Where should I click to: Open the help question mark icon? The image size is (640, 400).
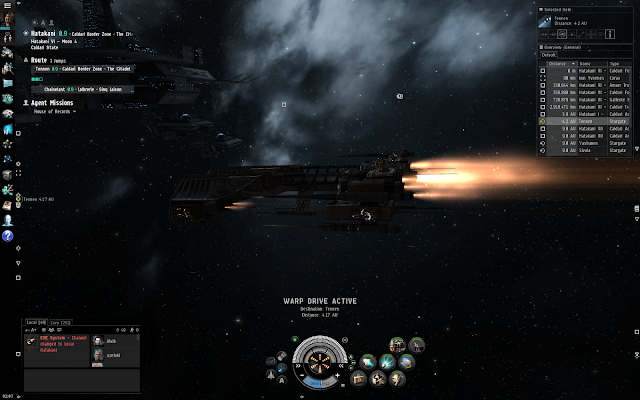point(8,236)
